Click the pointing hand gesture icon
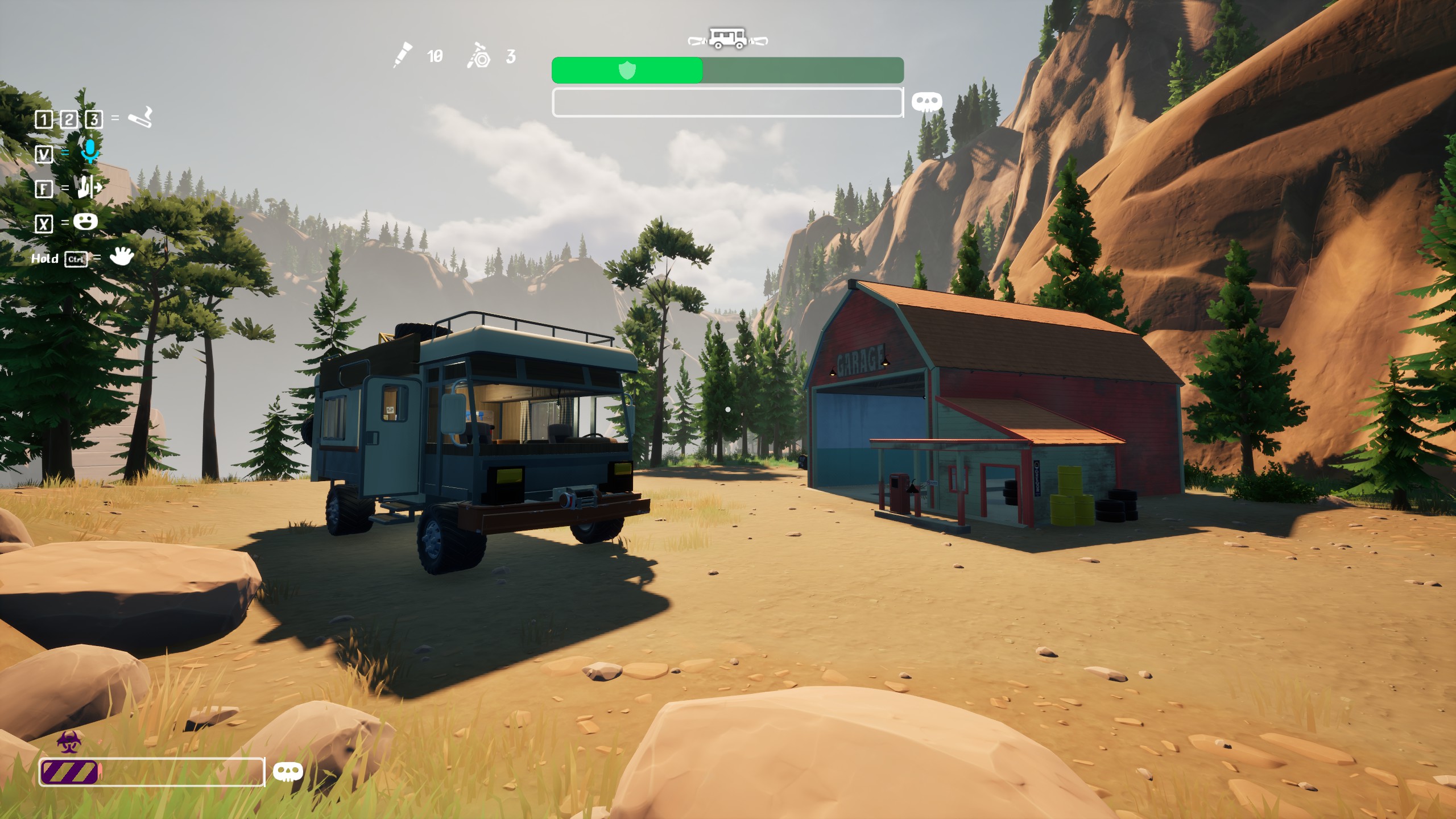 tap(90, 187)
